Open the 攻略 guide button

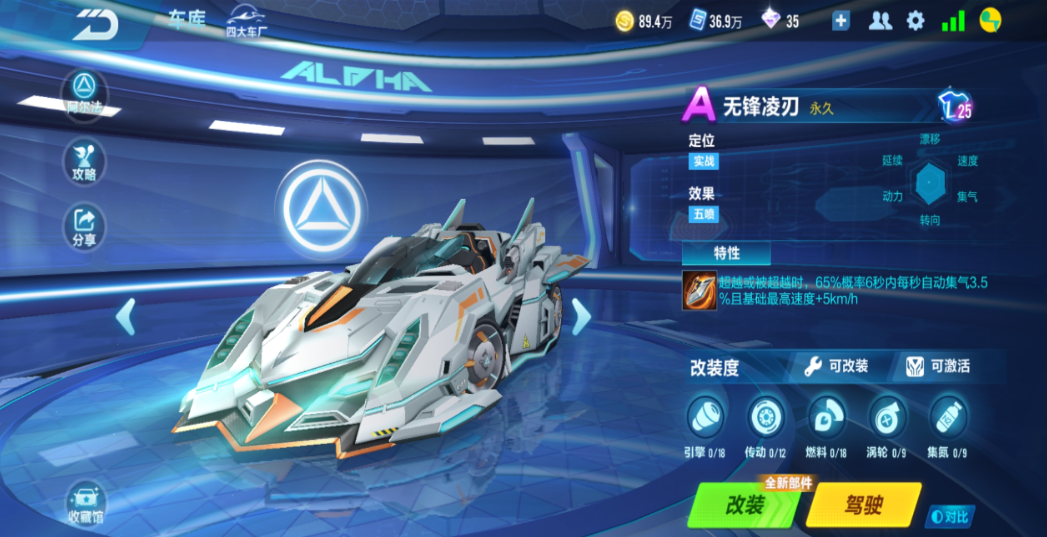click(x=85, y=160)
